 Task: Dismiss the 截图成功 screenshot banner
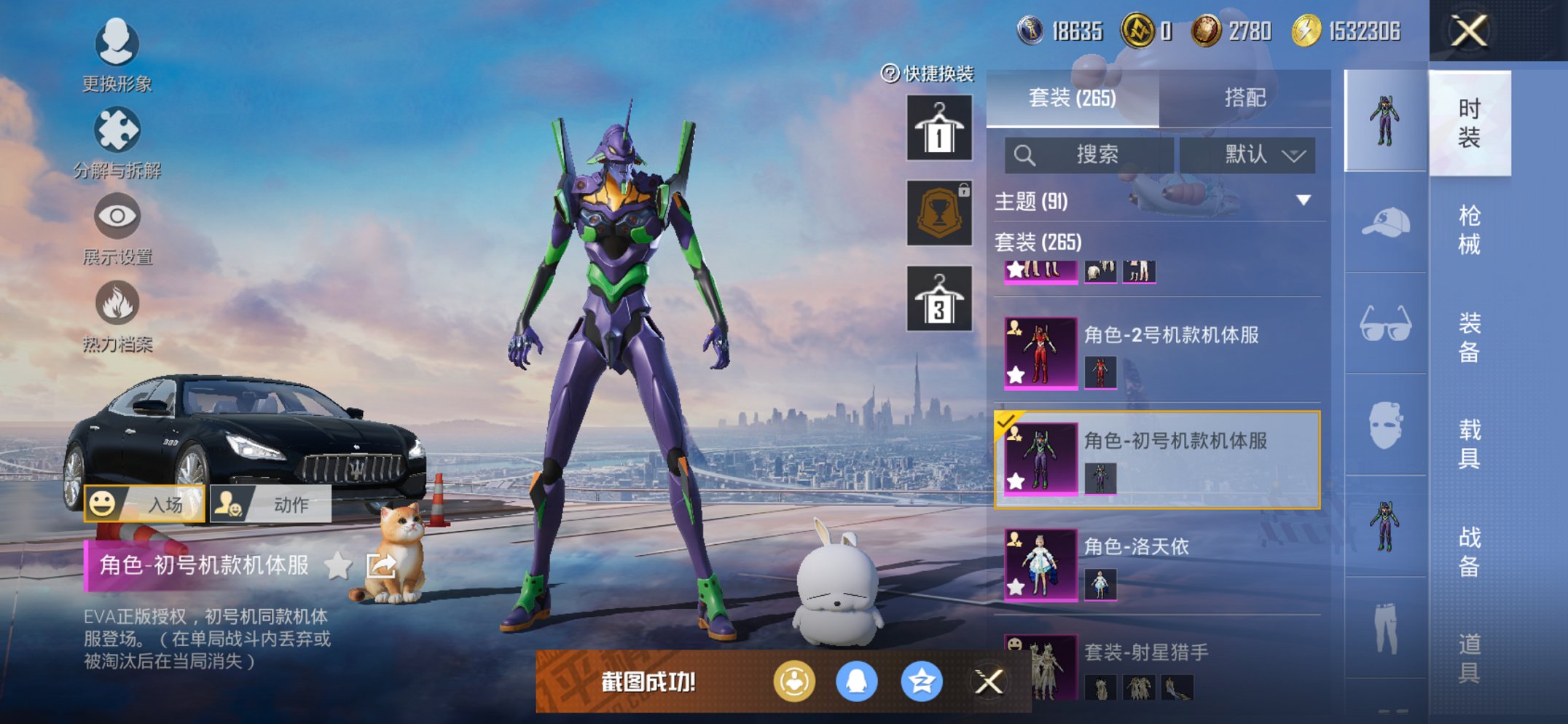(989, 682)
